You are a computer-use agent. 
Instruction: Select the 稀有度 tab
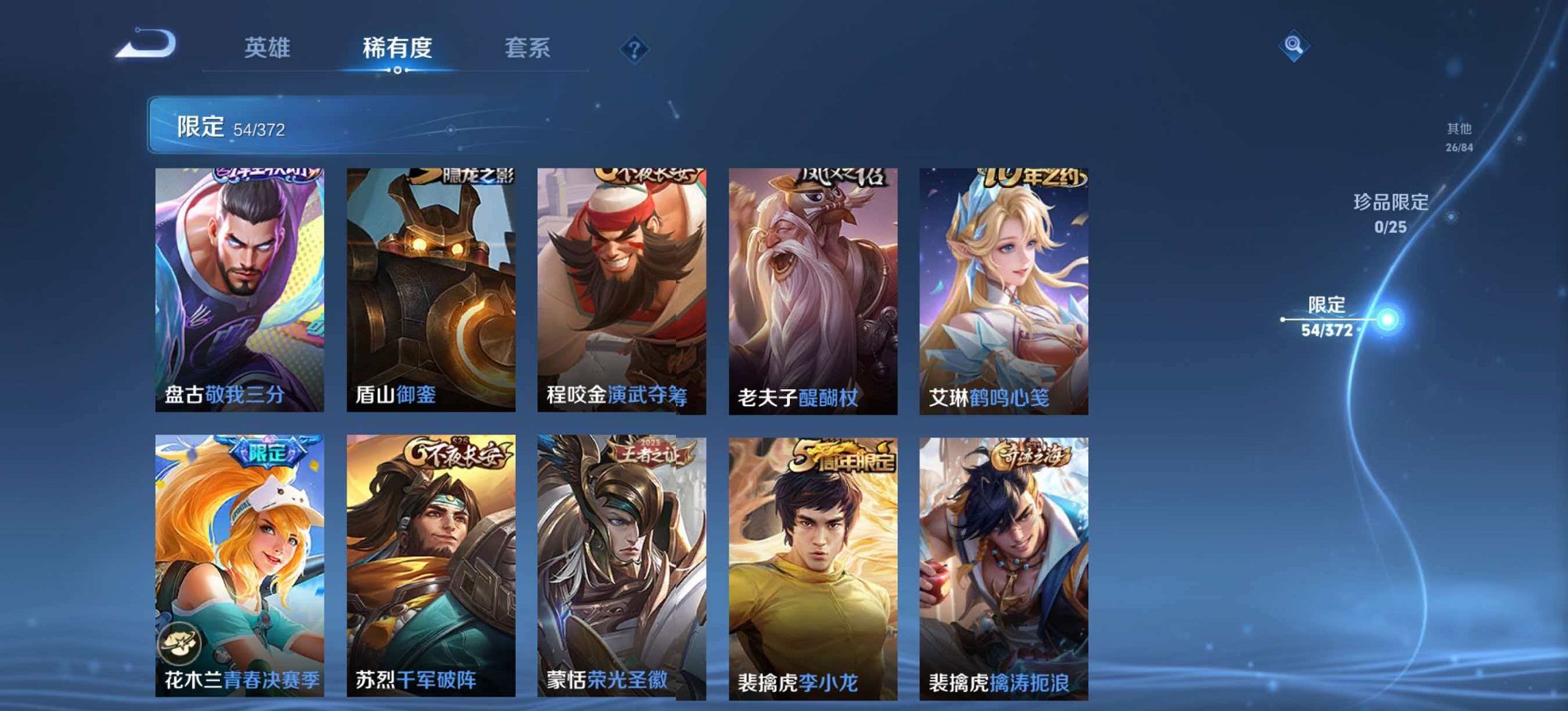click(399, 47)
